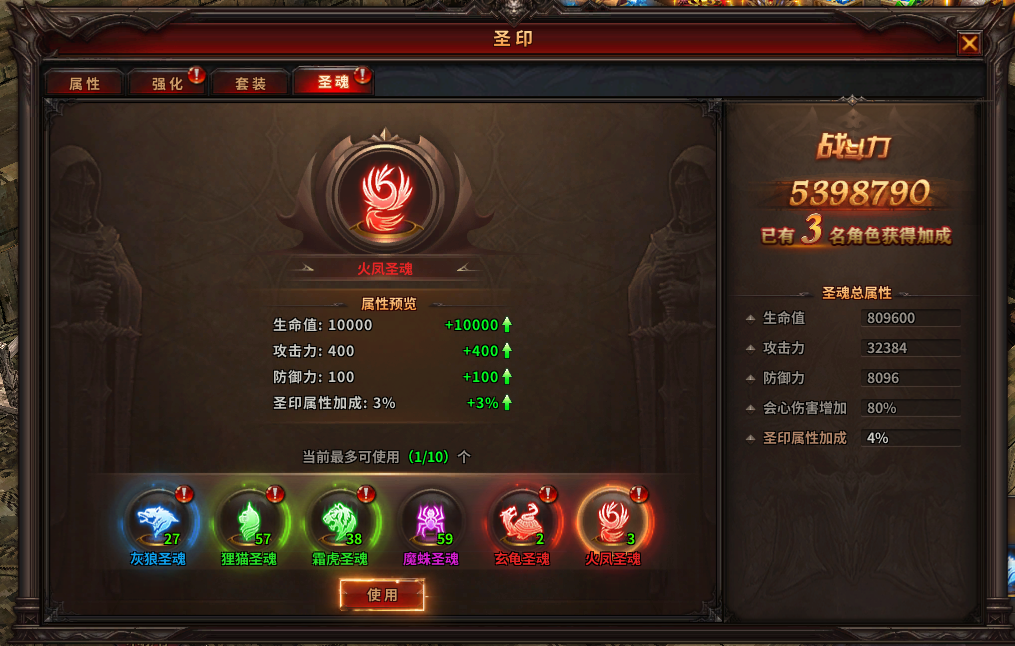Screen dimensions: 1015x646
Task: Click the 使用 button
Action: [x=382, y=595]
